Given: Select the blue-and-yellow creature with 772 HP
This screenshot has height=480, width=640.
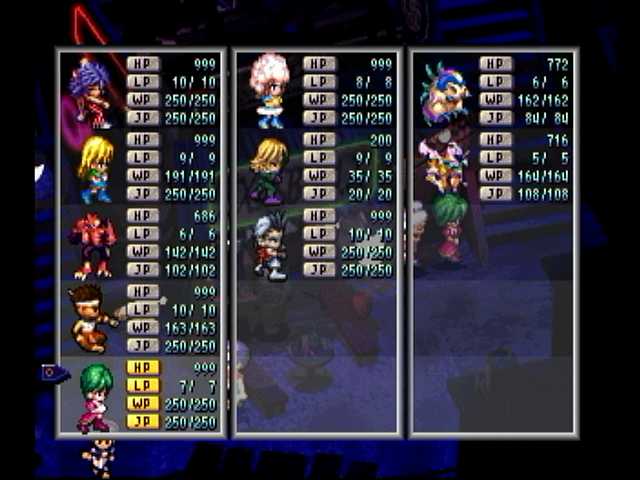Looking at the screenshot, I should 445,91.
